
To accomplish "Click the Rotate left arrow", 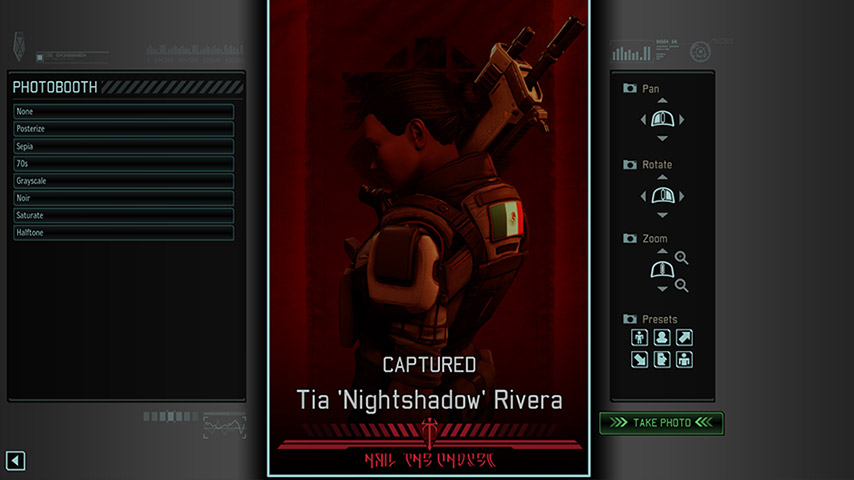I will point(644,196).
